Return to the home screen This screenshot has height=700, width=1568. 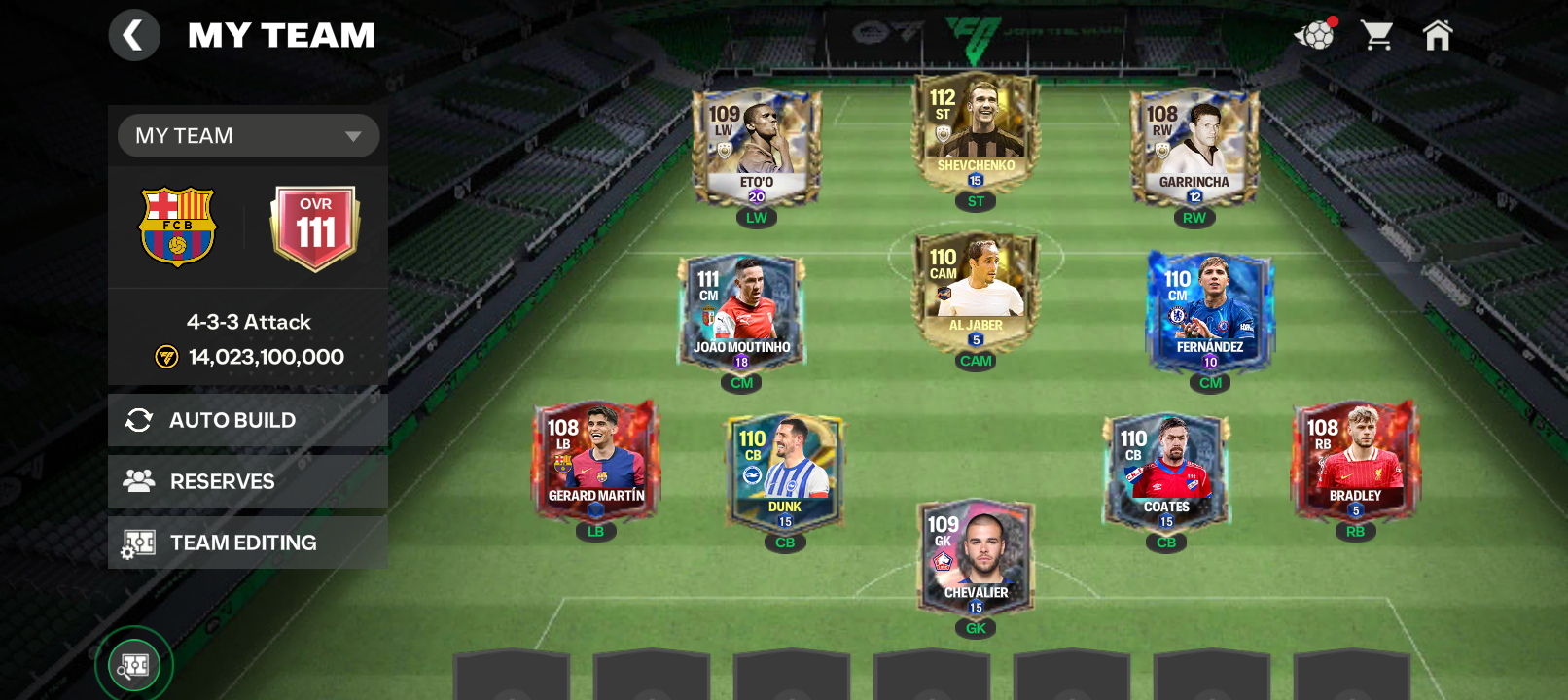click(x=1437, y=36)
